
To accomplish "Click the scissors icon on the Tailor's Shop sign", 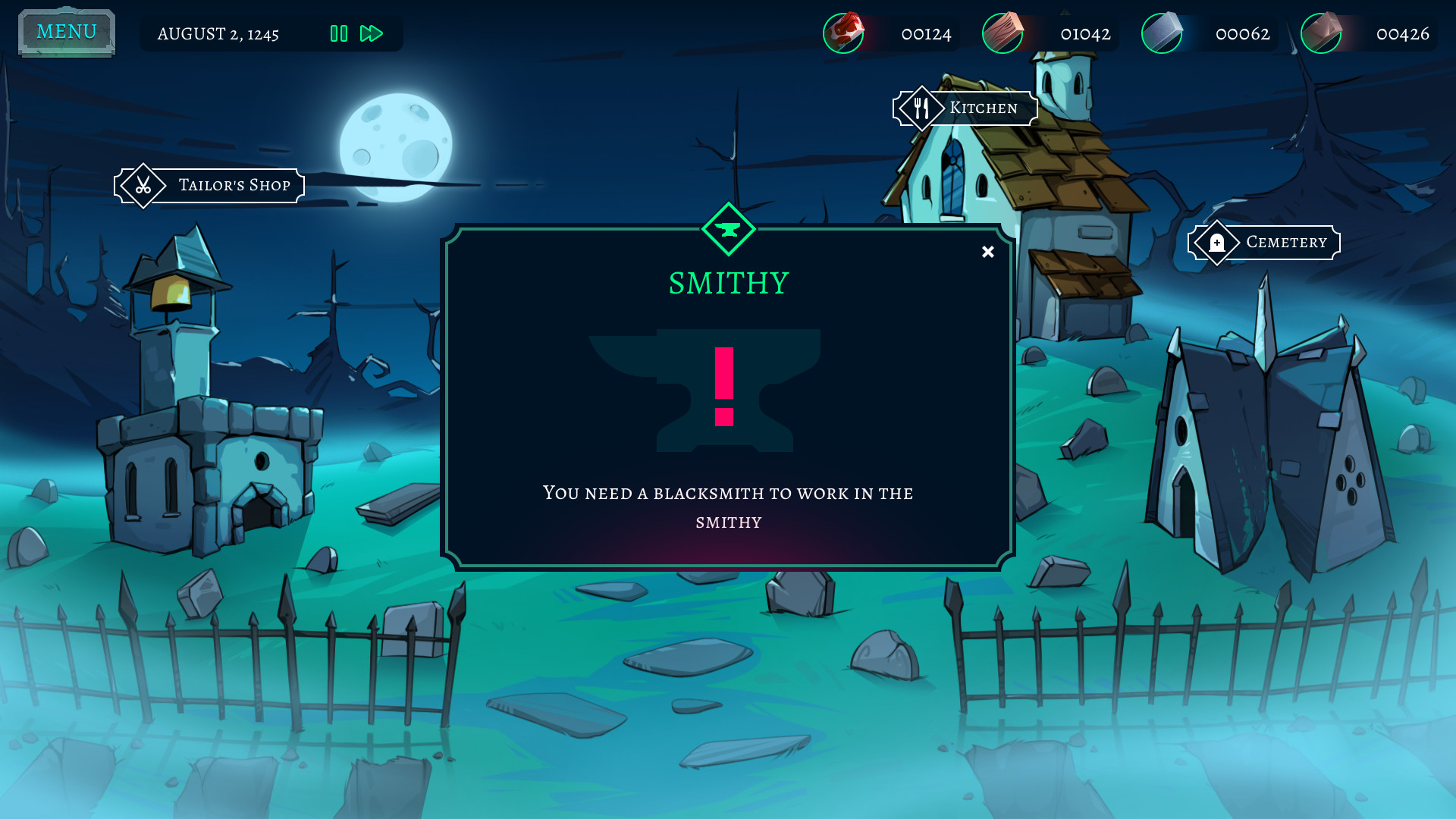I will coord(144,185).
